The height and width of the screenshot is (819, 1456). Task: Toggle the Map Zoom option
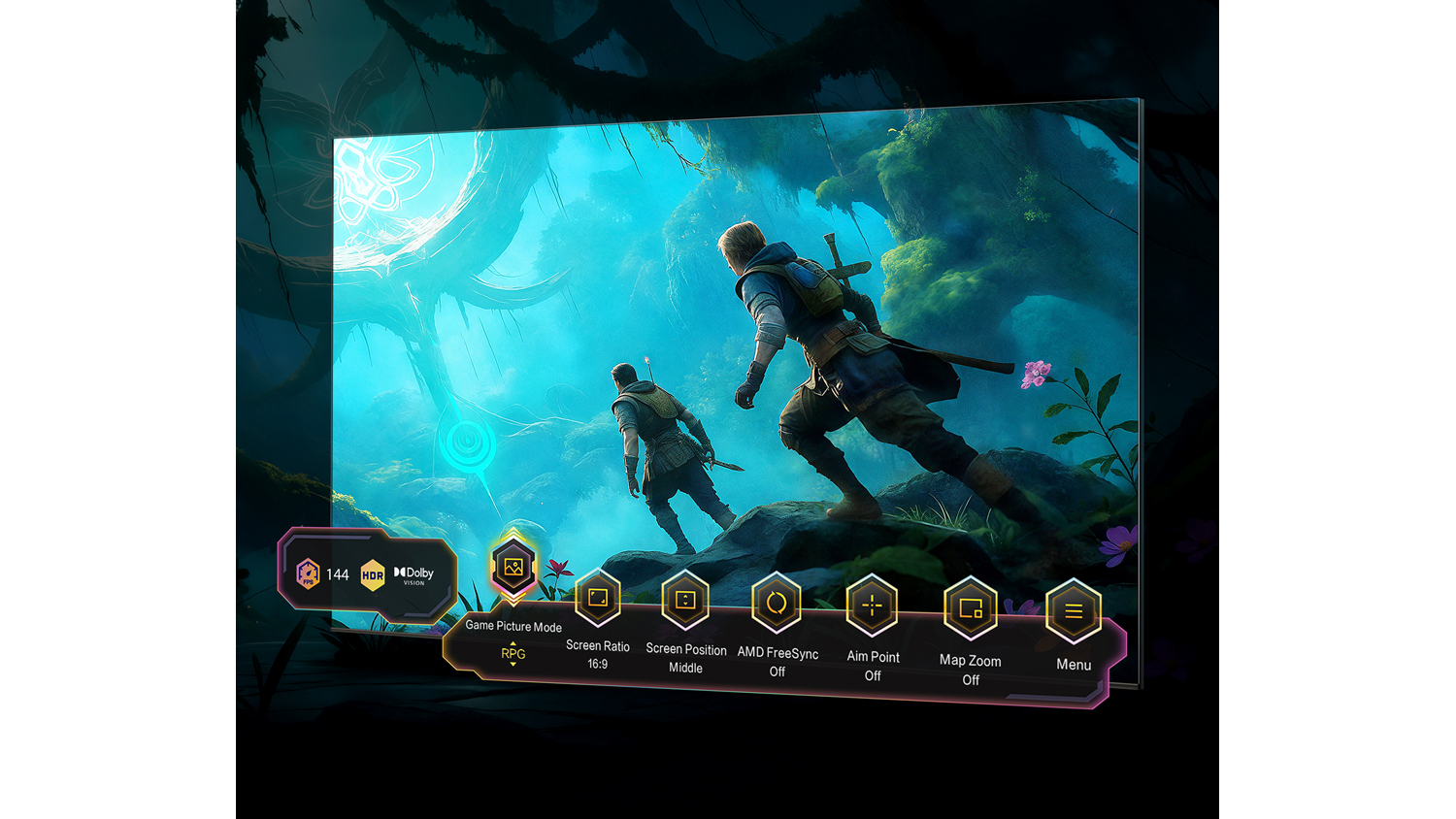click(971, 609)
